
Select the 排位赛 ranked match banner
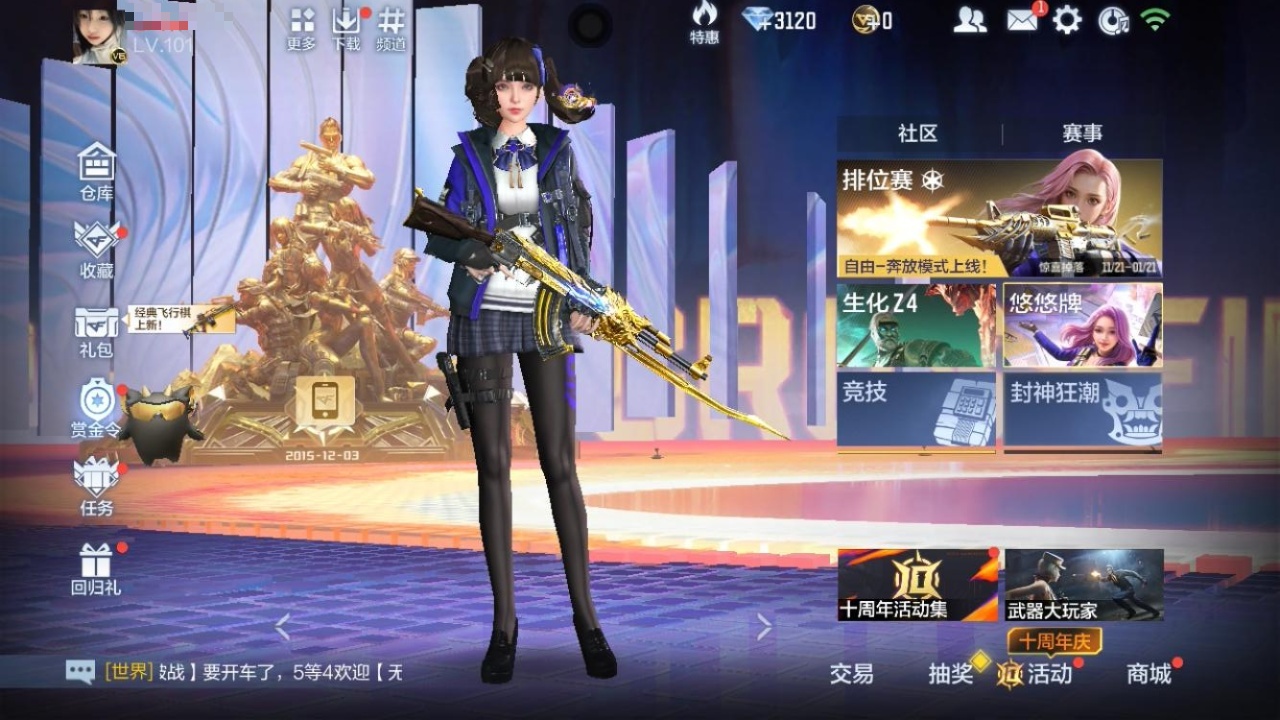click(x=999, y=218)
